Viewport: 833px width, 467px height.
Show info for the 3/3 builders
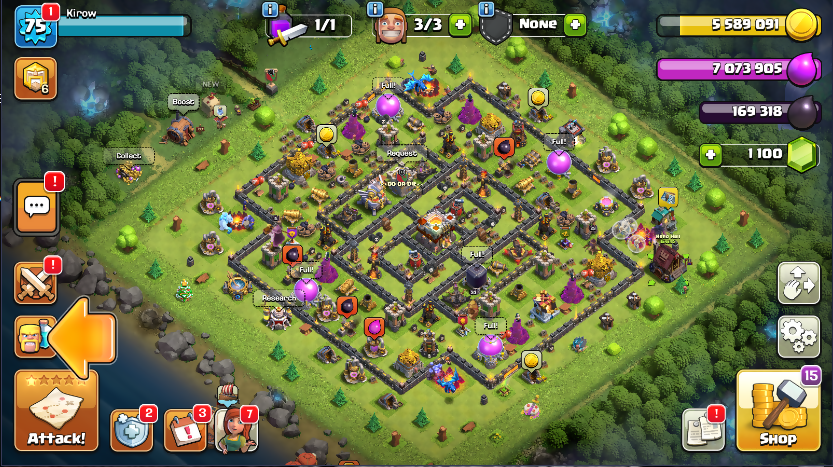375,8
